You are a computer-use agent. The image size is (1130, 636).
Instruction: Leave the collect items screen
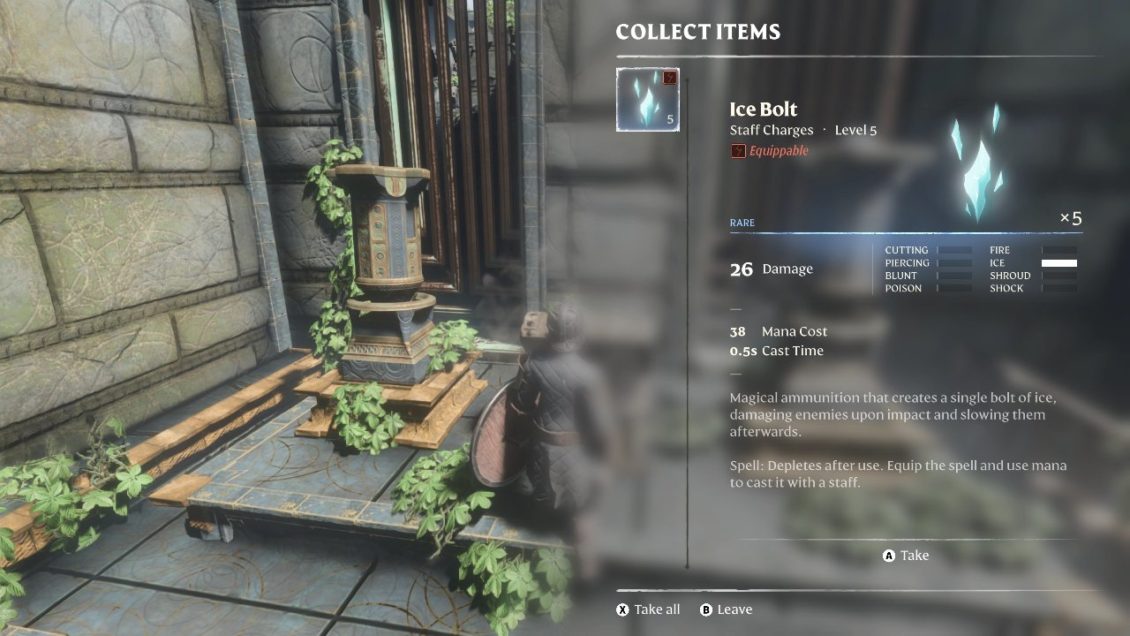pos(726,610)
